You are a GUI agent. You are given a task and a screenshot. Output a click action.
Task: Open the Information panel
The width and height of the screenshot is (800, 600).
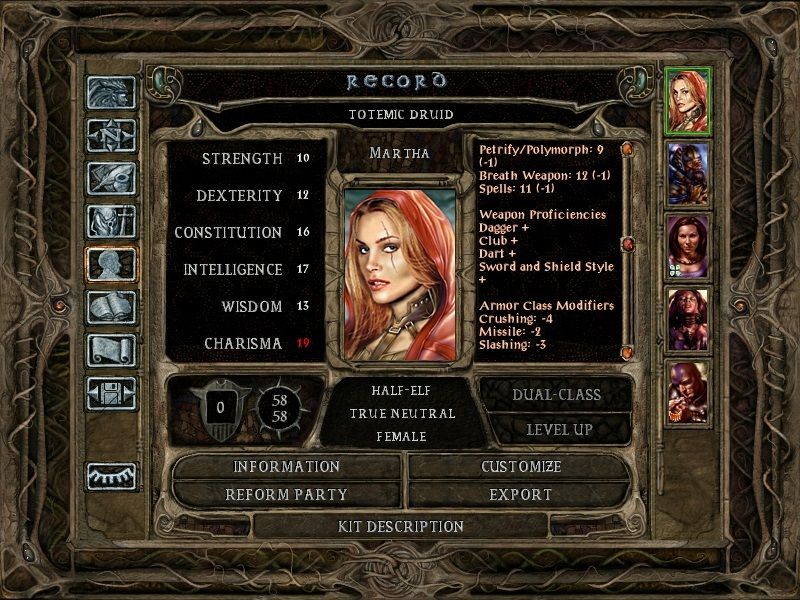[x=287, y=467]
